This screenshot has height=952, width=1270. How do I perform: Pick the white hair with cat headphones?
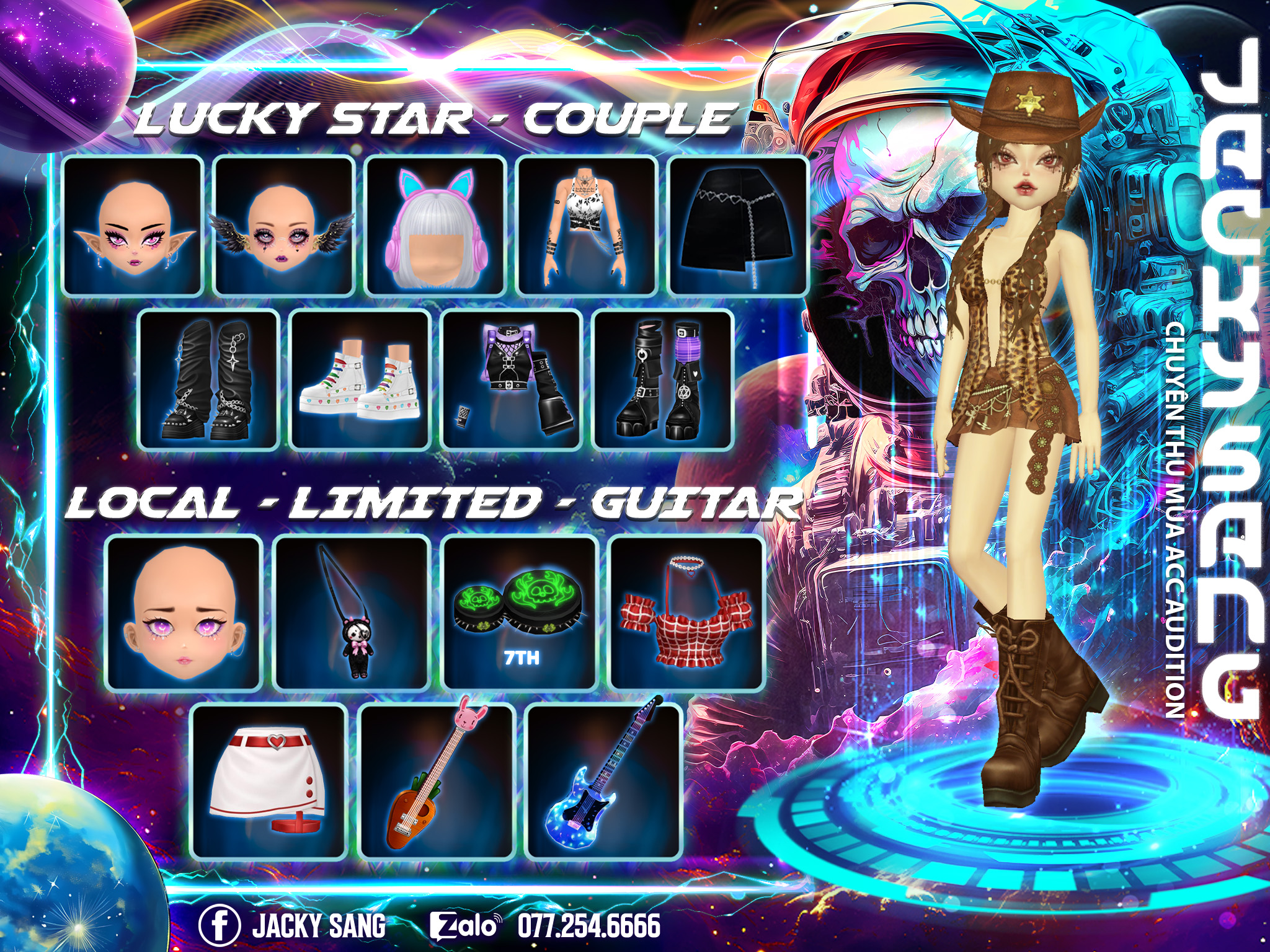pos(435,226)
